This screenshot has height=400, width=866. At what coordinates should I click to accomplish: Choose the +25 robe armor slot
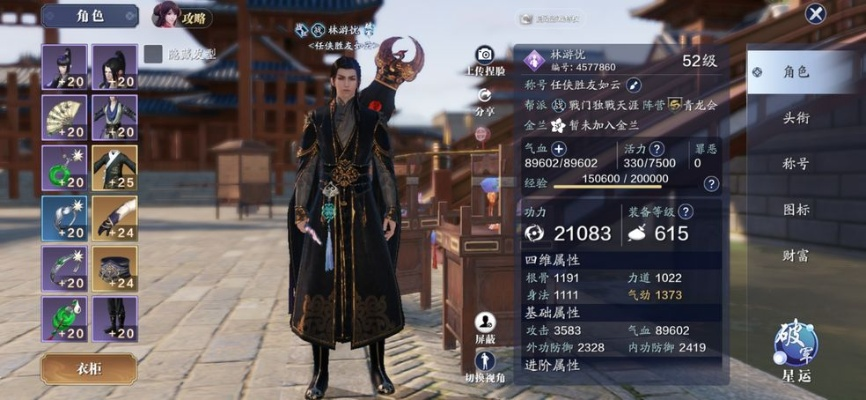(114, 167)
